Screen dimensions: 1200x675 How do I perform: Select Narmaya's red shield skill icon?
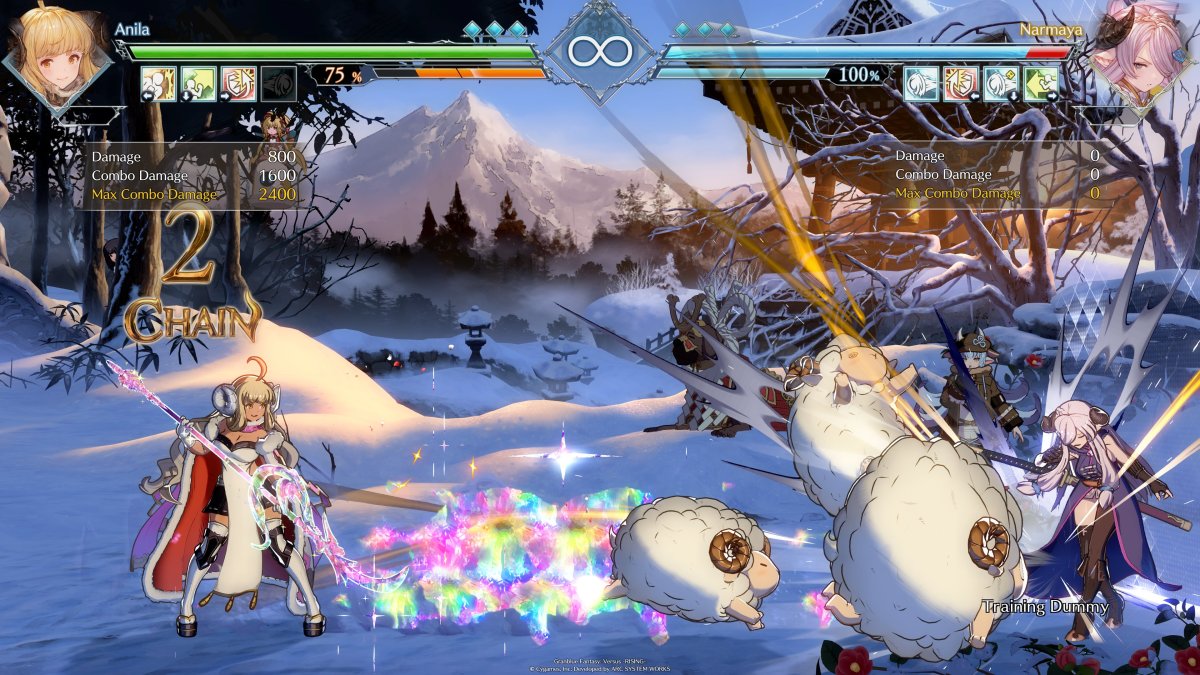click(961, 83)
